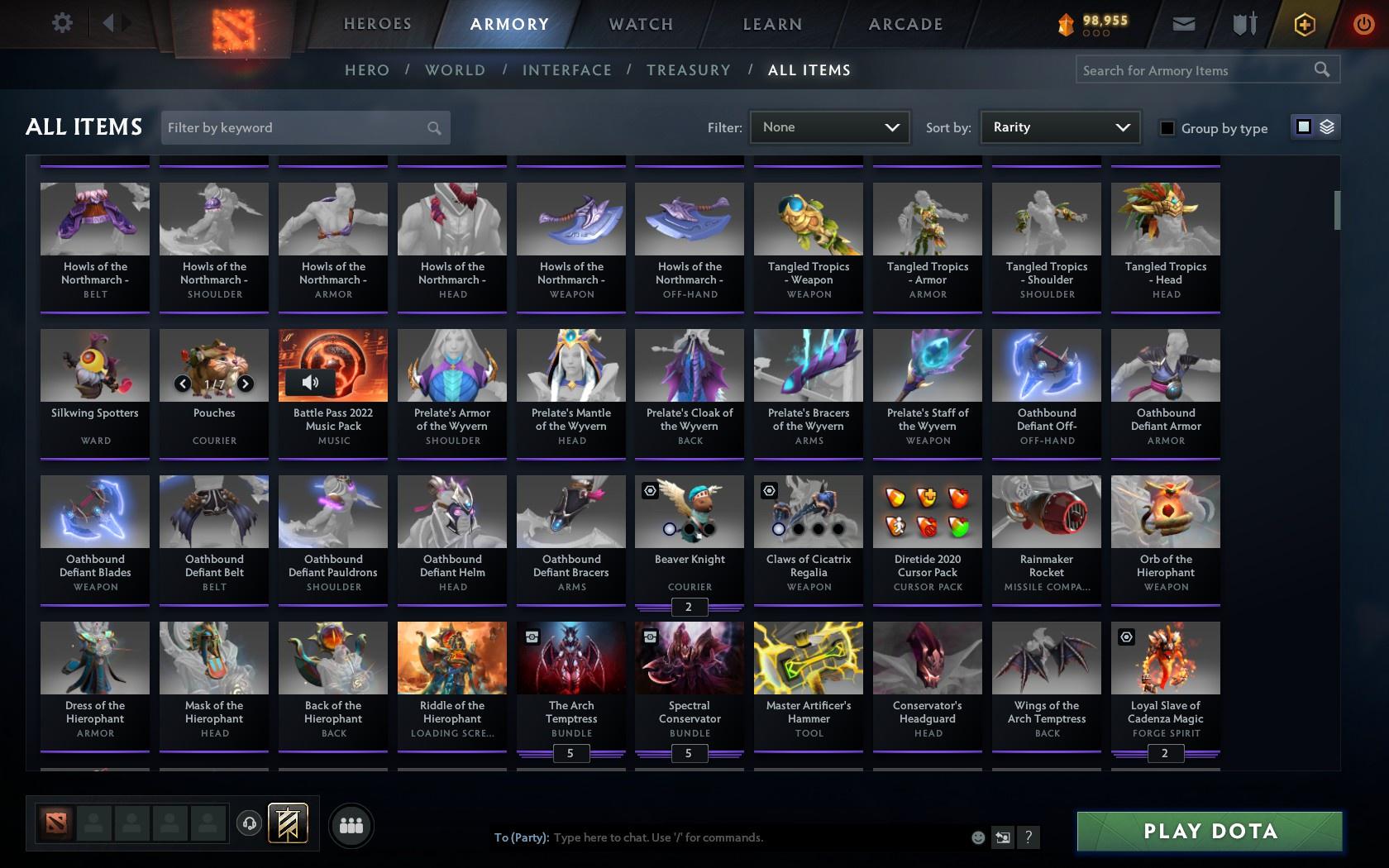Select the Beaver Knight courier thumbnail
Image resolution: width=1389 pixels, height=868 pixels.
pos(689,511)
